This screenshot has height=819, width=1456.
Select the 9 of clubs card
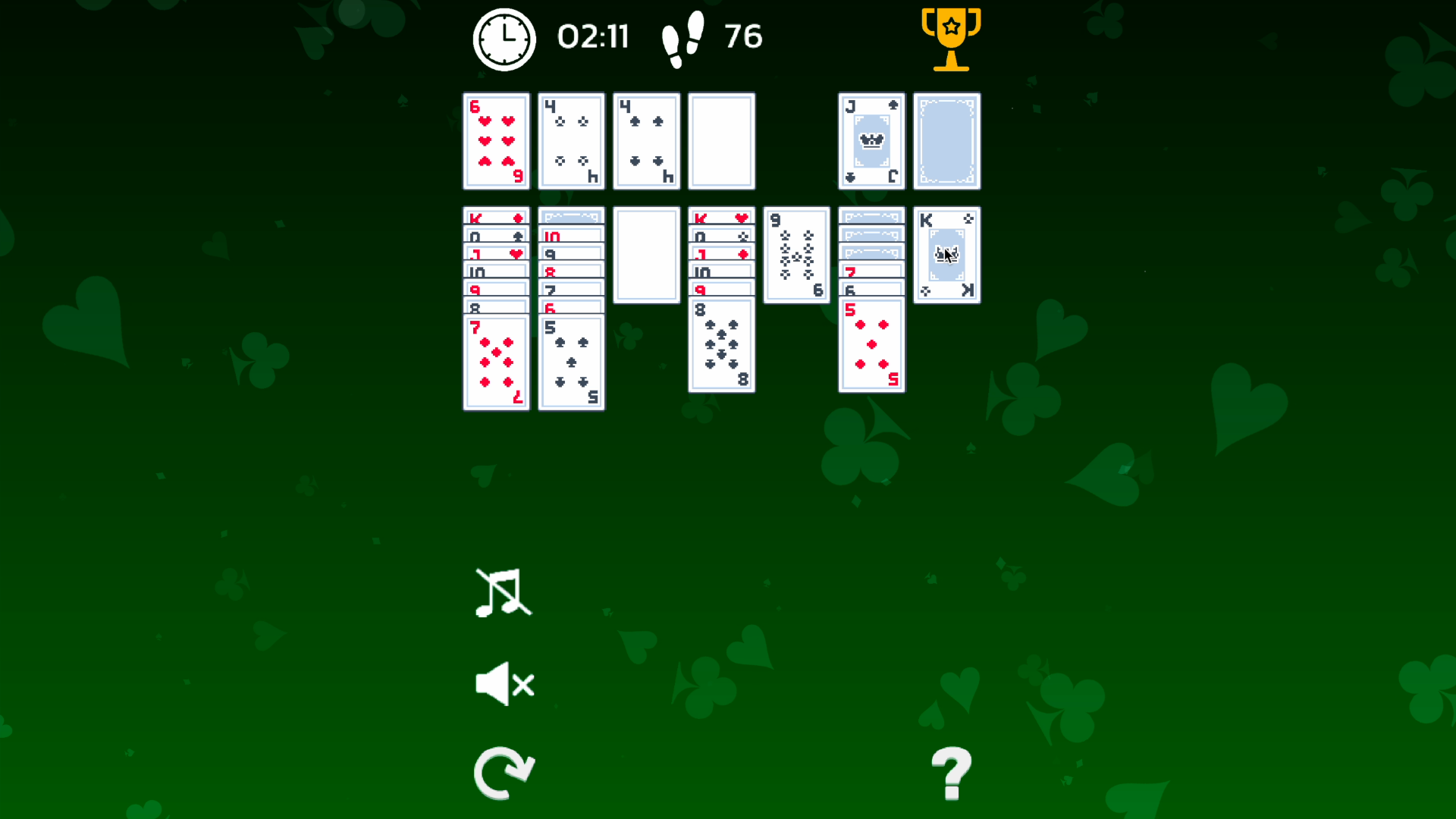[x=796, y=254]
